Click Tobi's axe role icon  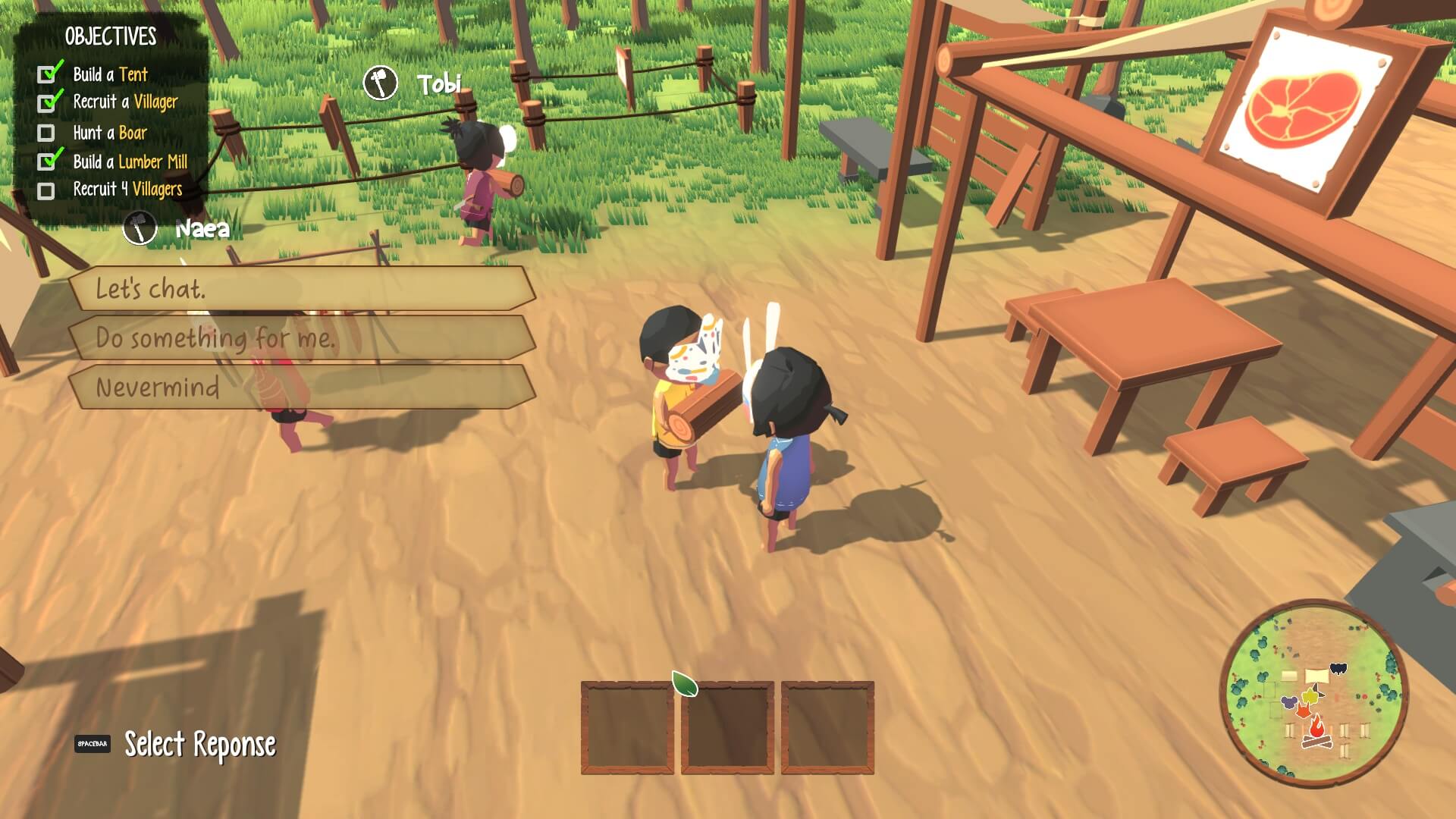point(380,83)
